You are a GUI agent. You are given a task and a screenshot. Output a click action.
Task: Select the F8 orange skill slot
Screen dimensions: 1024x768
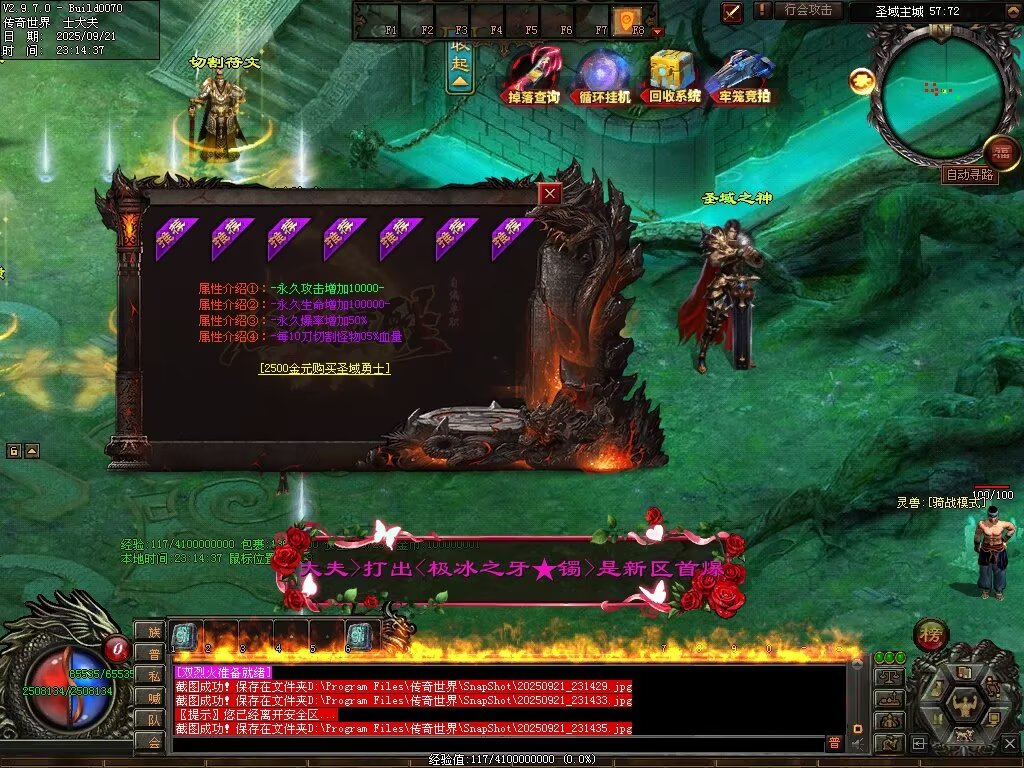627,19
